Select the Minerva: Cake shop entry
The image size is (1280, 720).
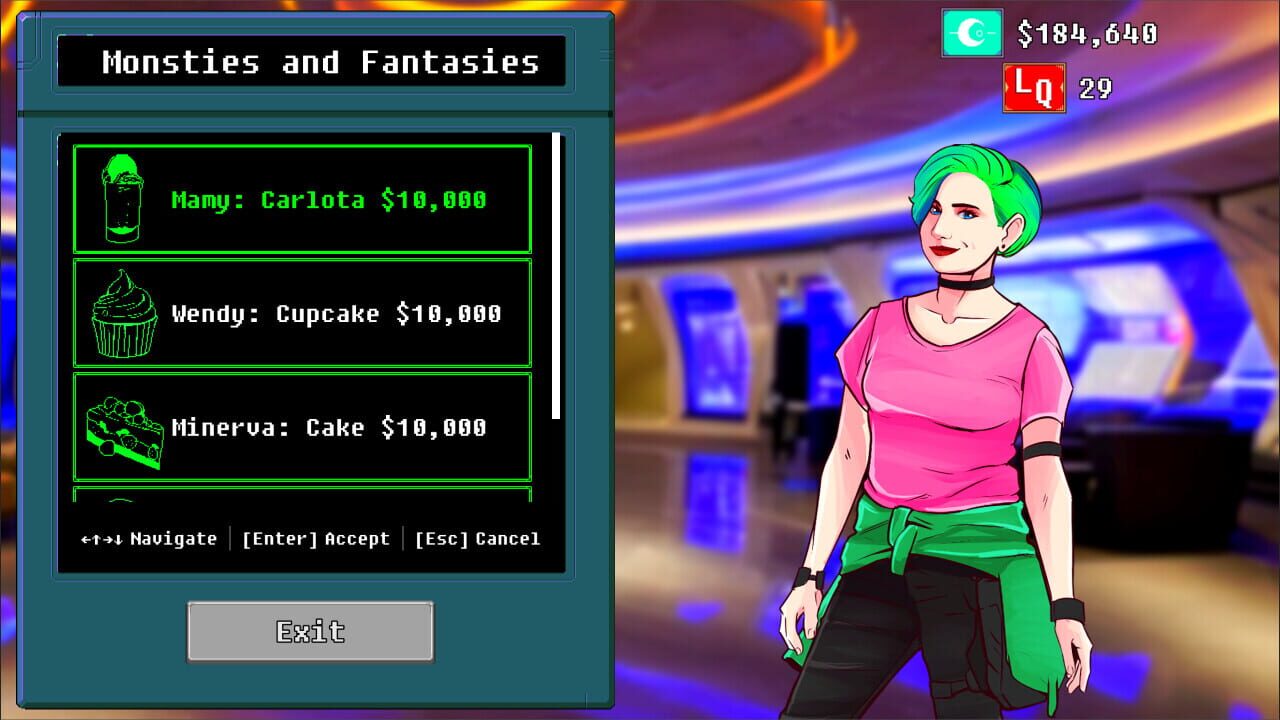pos(300,427)
